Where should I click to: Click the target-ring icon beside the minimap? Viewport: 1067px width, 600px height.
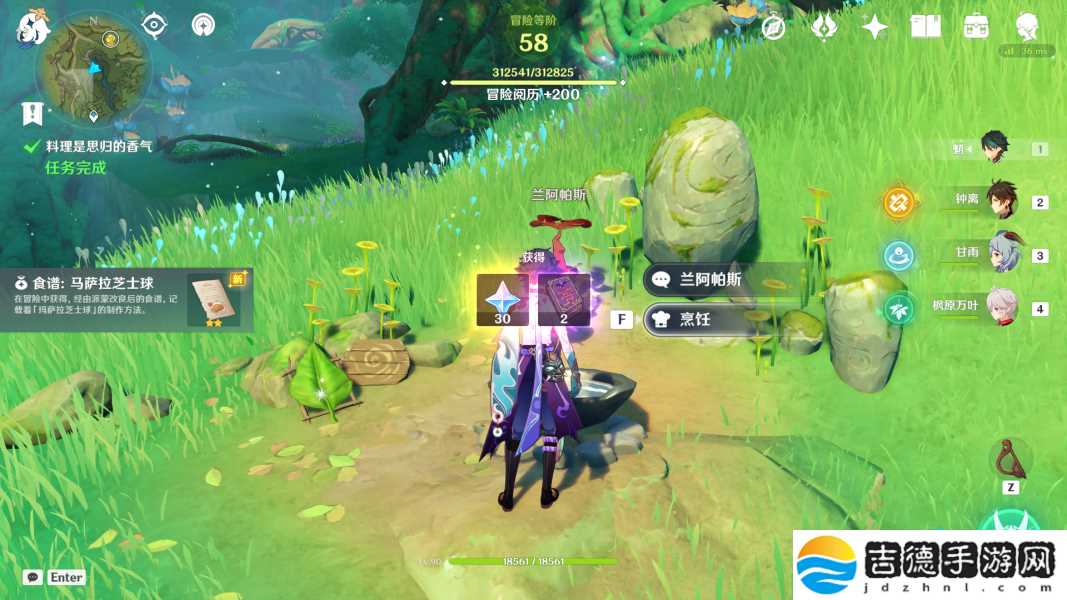153,25
